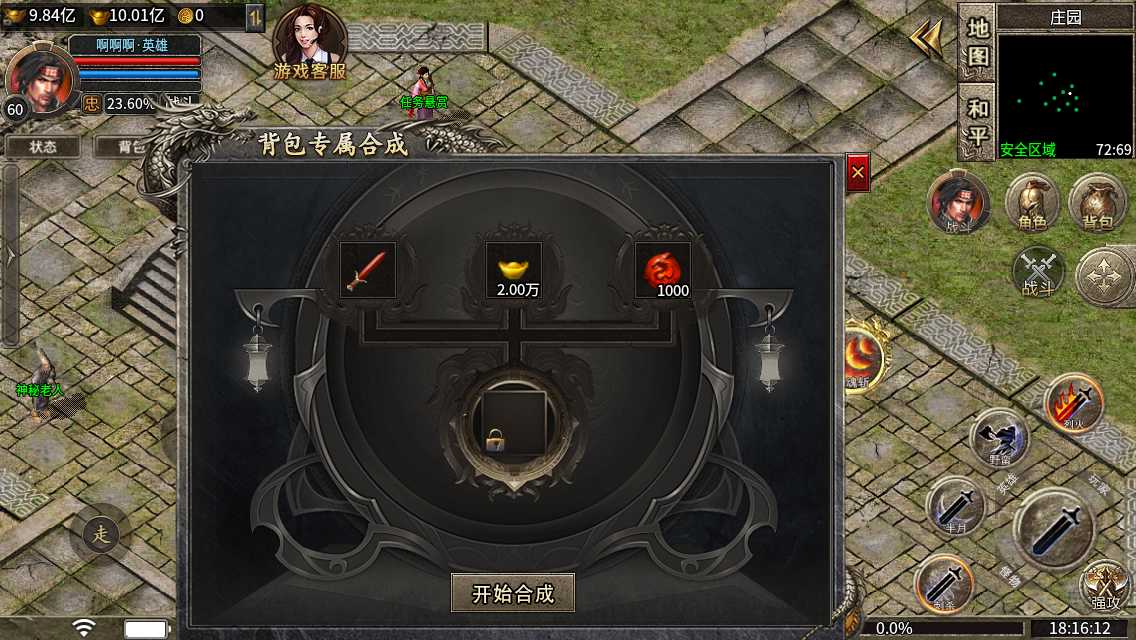Viewport: 1136px width, 640px height.
Task: Activate the 半月 crescent sword skill
Action: [x=955, y=505]
